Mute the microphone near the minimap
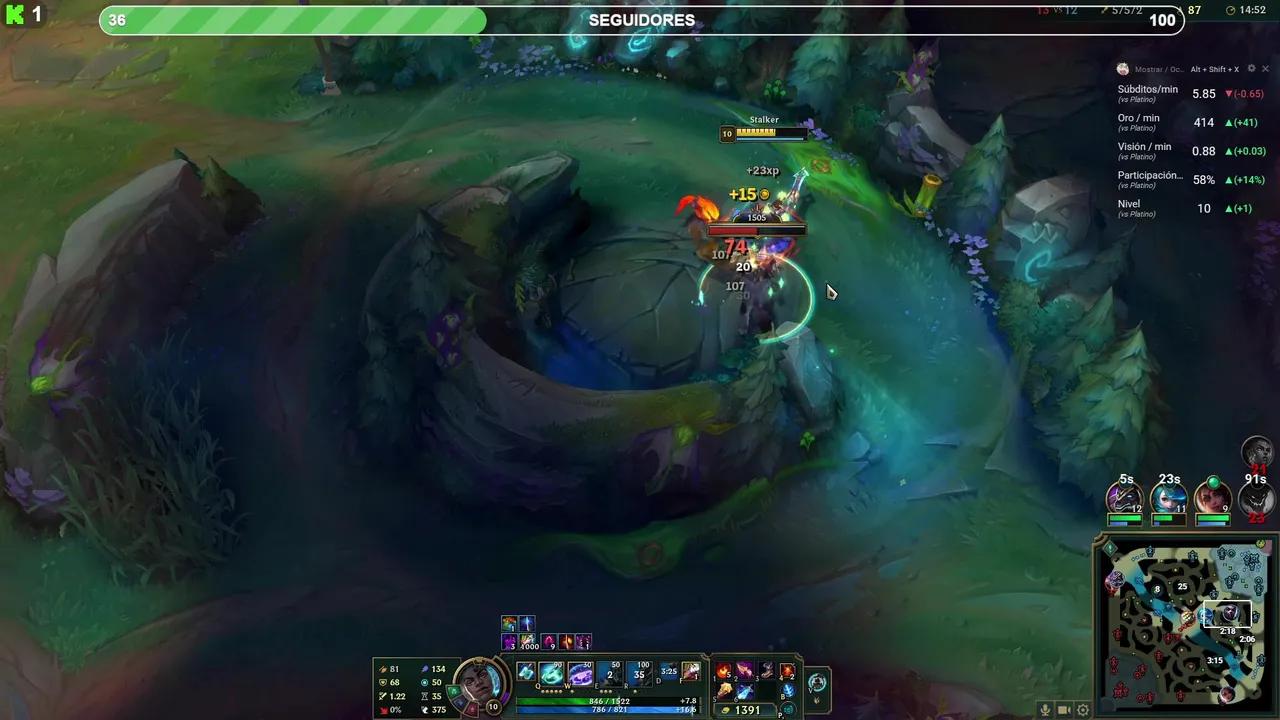 coord(1045,710)
